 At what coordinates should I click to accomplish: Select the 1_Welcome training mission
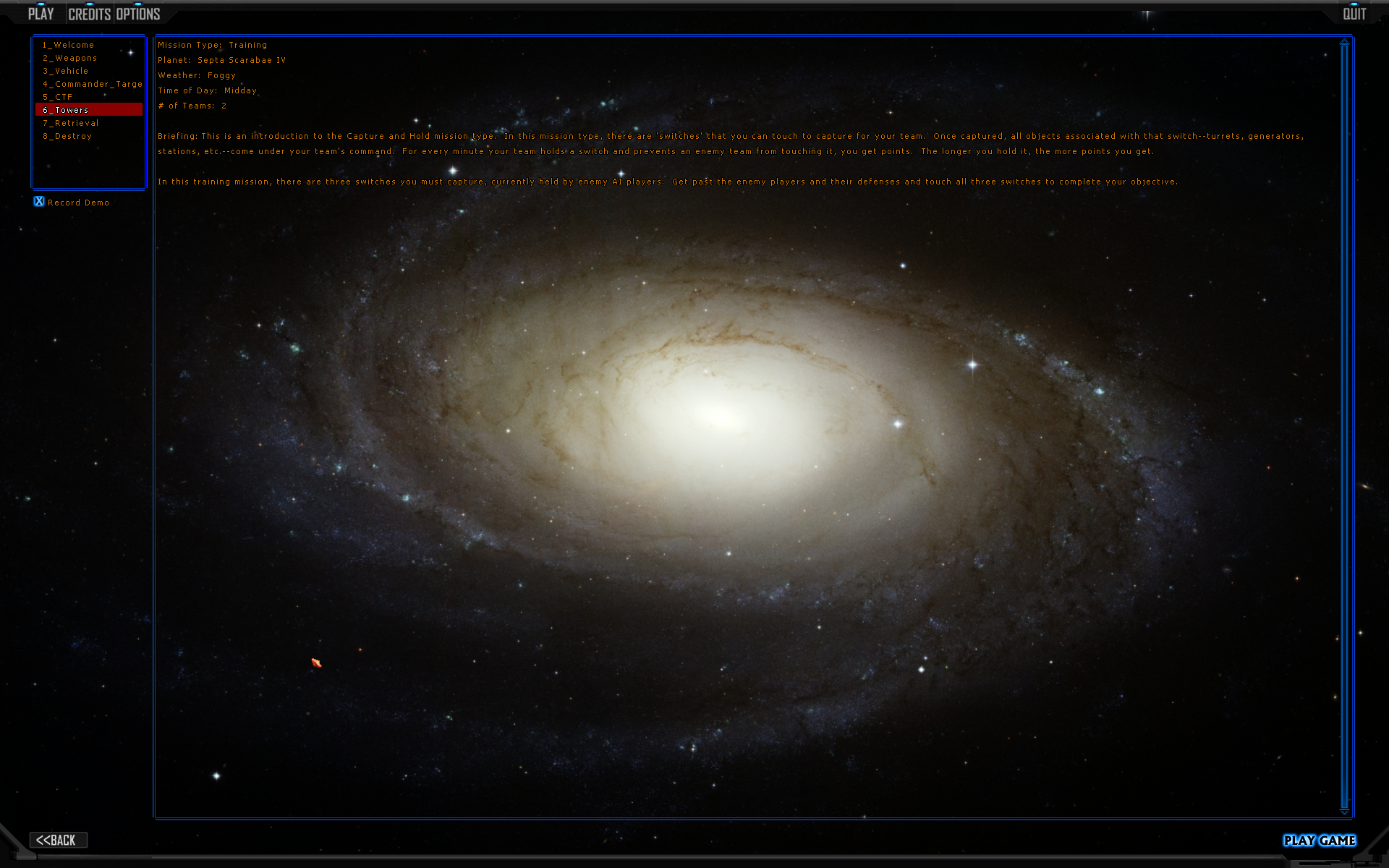coord(68,45)
